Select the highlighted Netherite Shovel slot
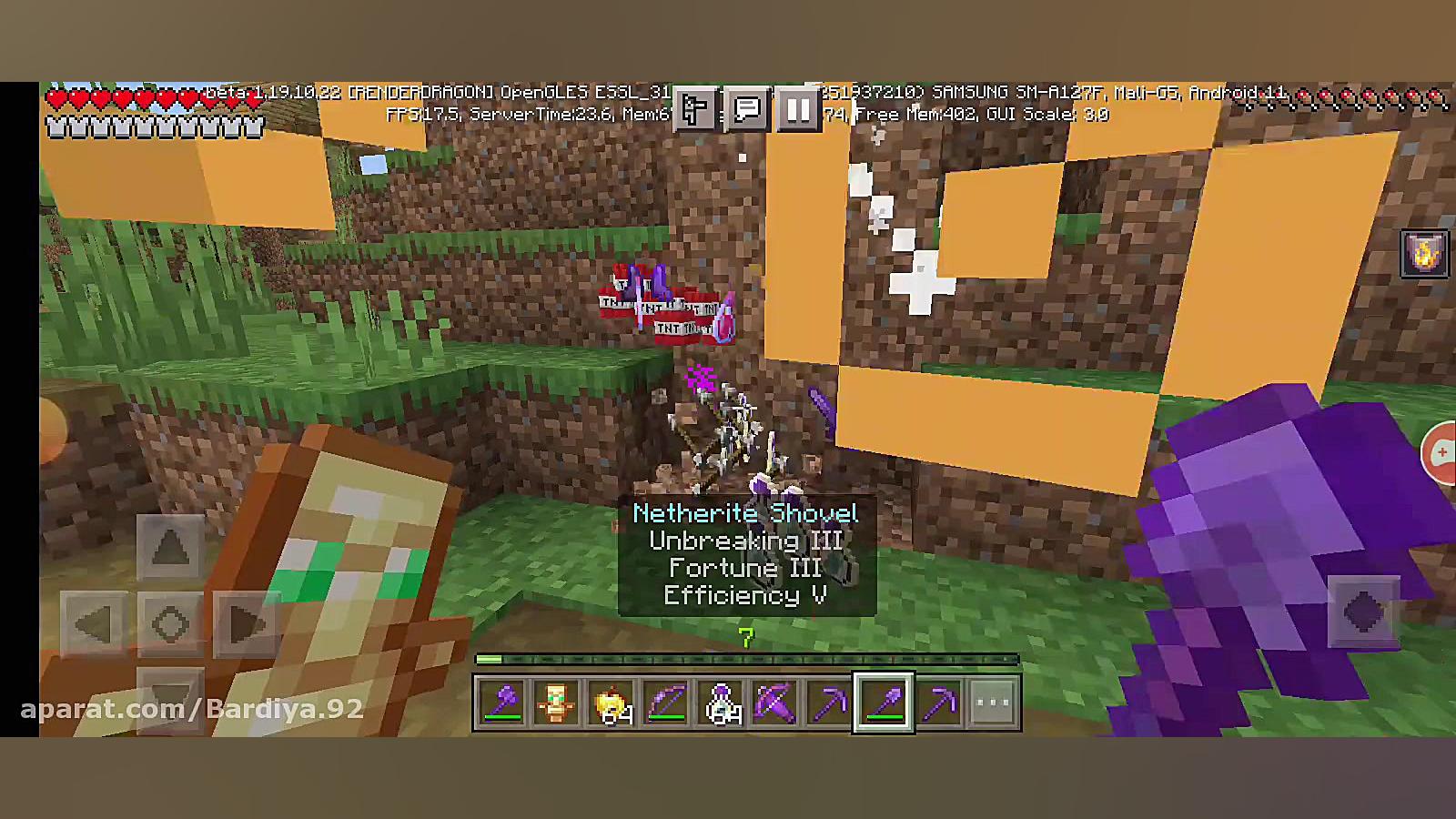The image size is (1456, 819). 884,703
